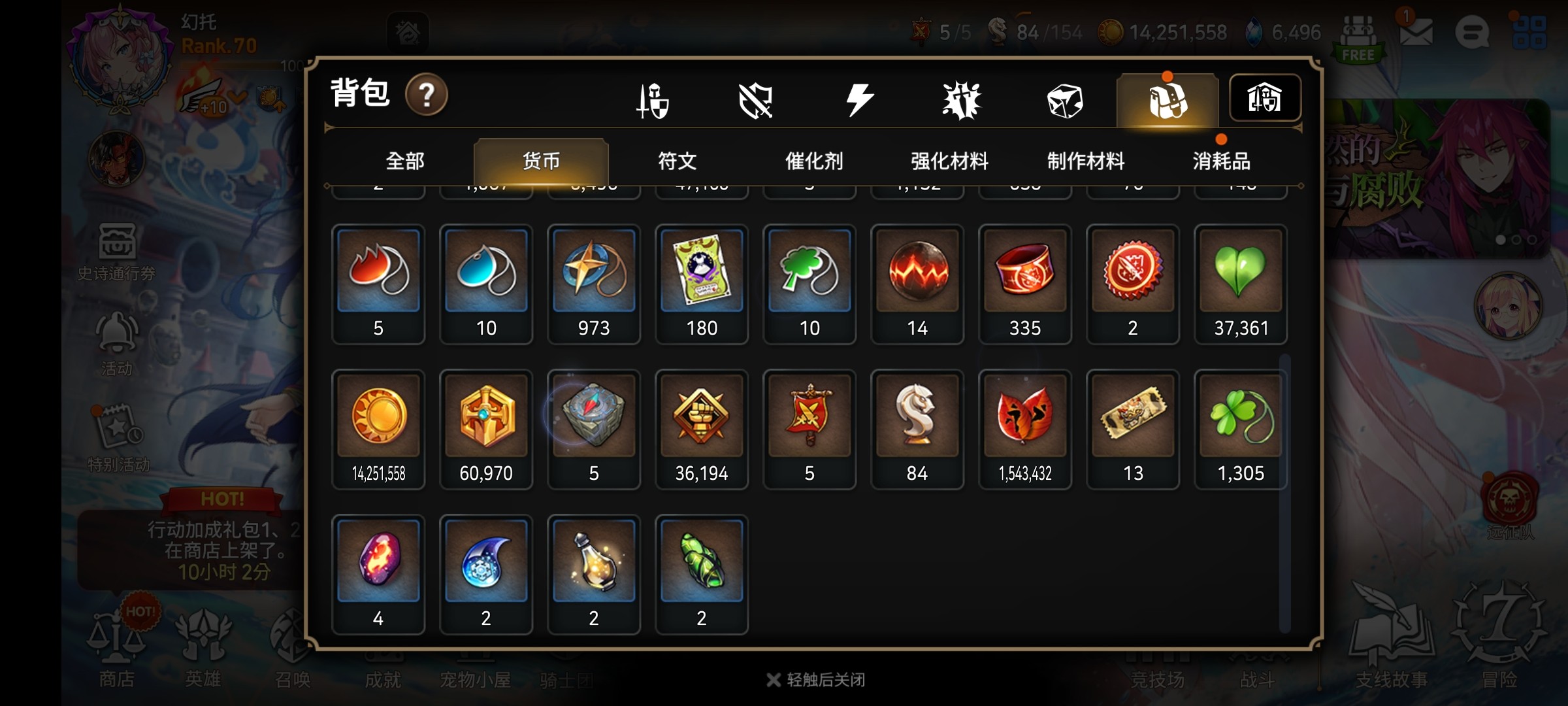Select the green heart item with 37,361
The image size is (1568, 706).
[1240, 283]
